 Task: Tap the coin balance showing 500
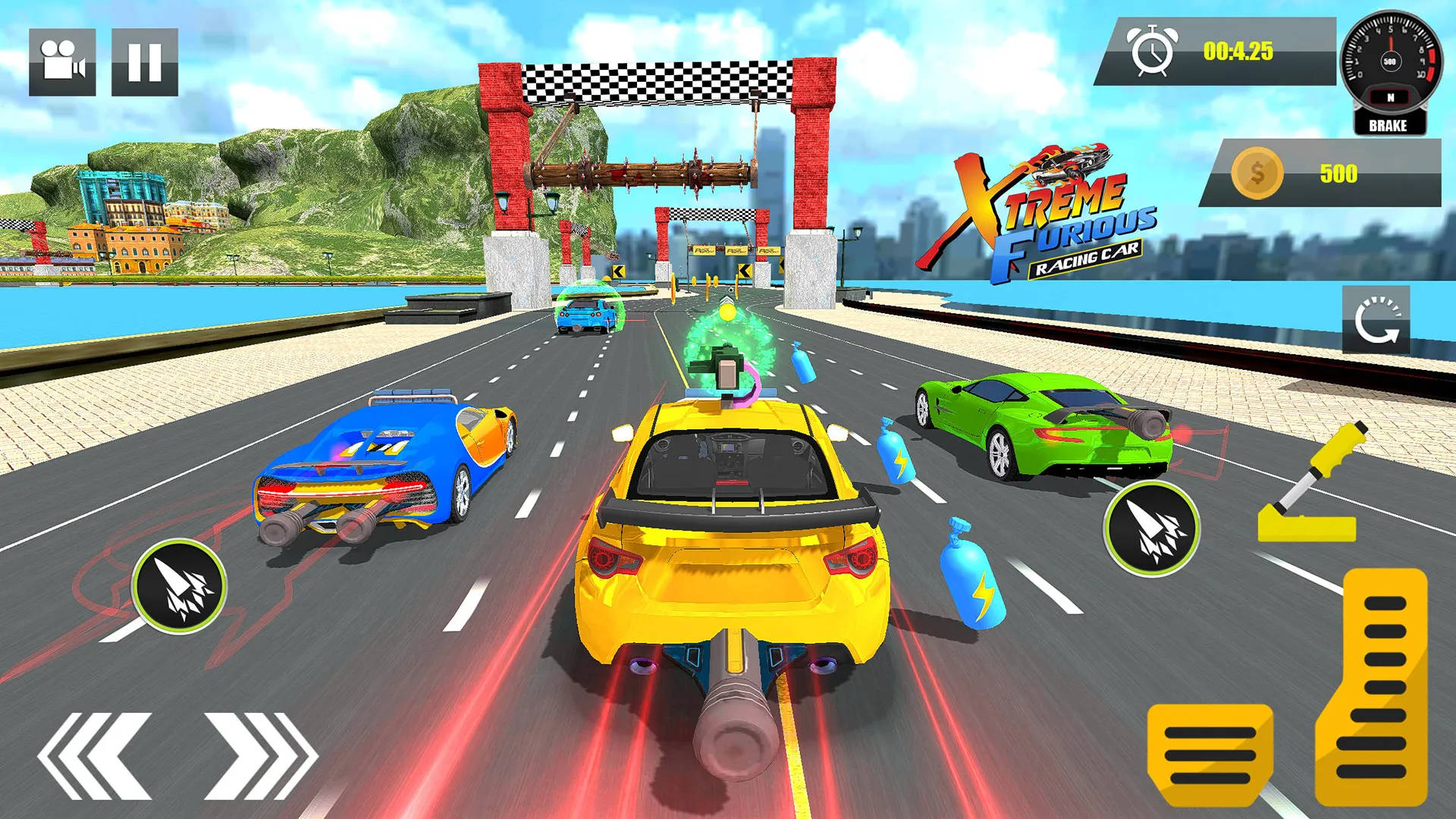click(x=1338, y=174)
